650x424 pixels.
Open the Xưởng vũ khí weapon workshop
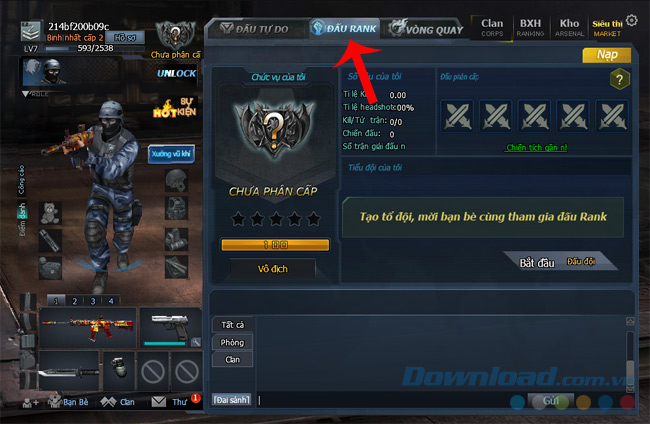tap(170, 156)
